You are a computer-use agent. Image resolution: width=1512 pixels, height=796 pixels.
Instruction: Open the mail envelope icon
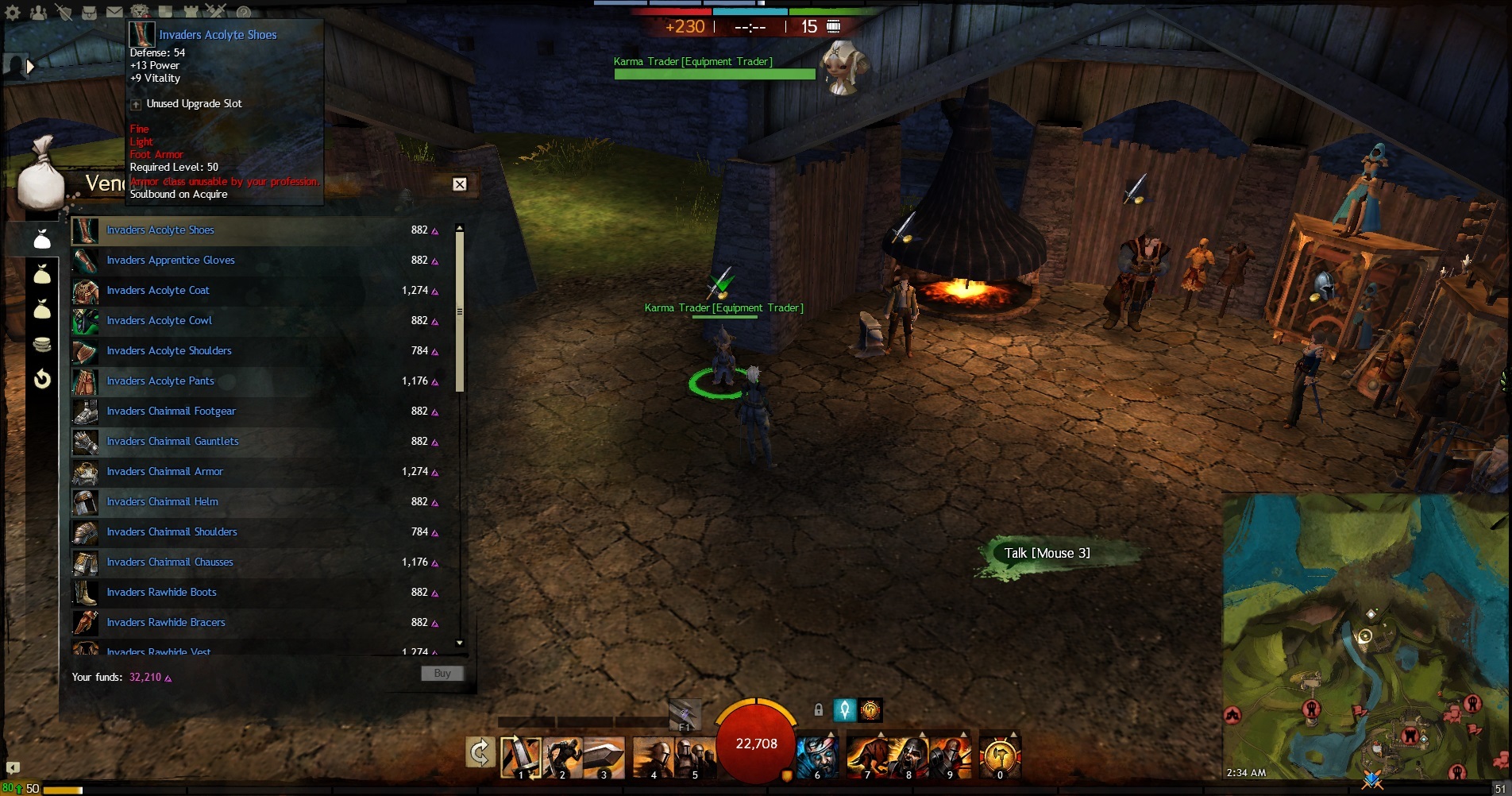coord(114,12)
